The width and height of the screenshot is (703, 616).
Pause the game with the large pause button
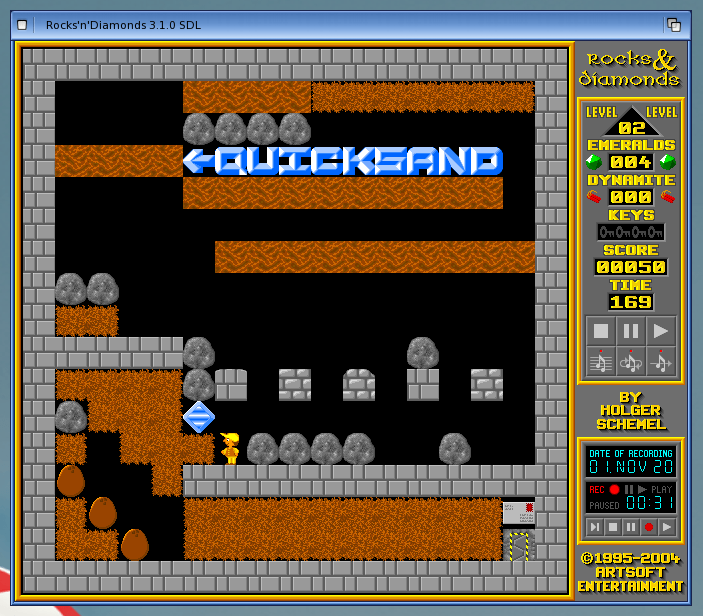tap(630, 331)
